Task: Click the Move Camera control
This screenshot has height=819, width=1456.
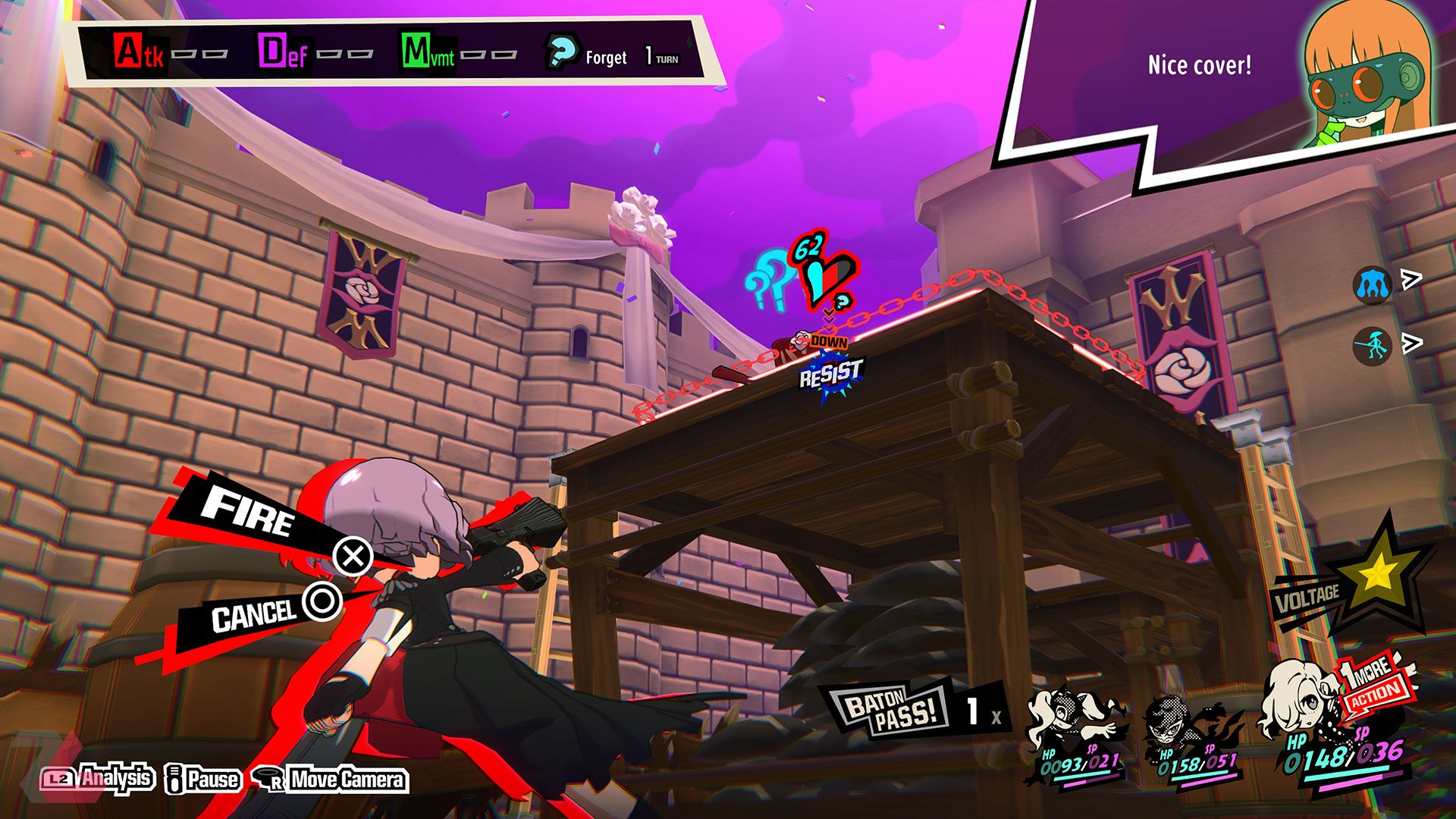Action: (334, 780)
